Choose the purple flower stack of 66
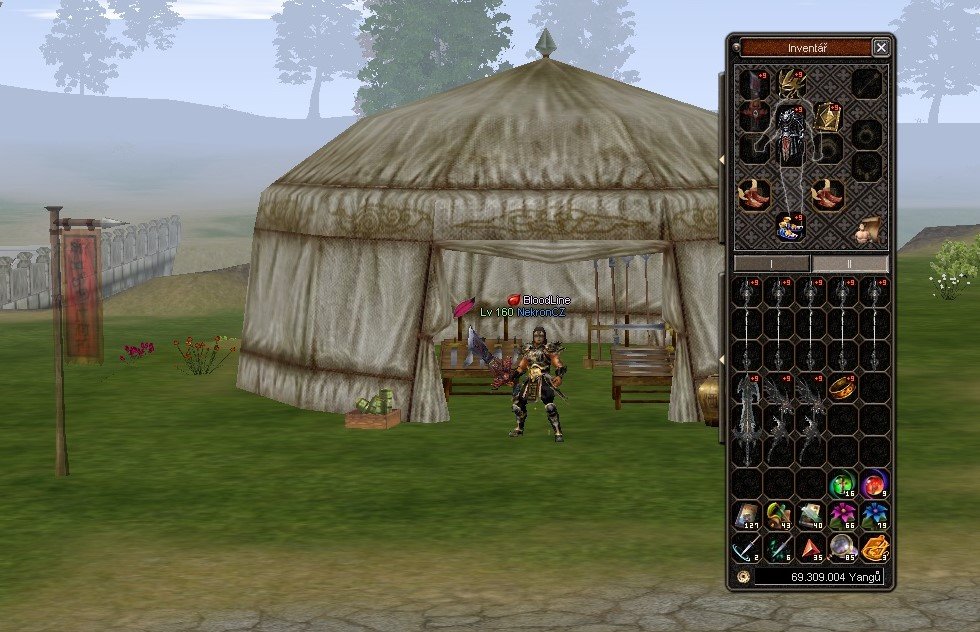 843,516
